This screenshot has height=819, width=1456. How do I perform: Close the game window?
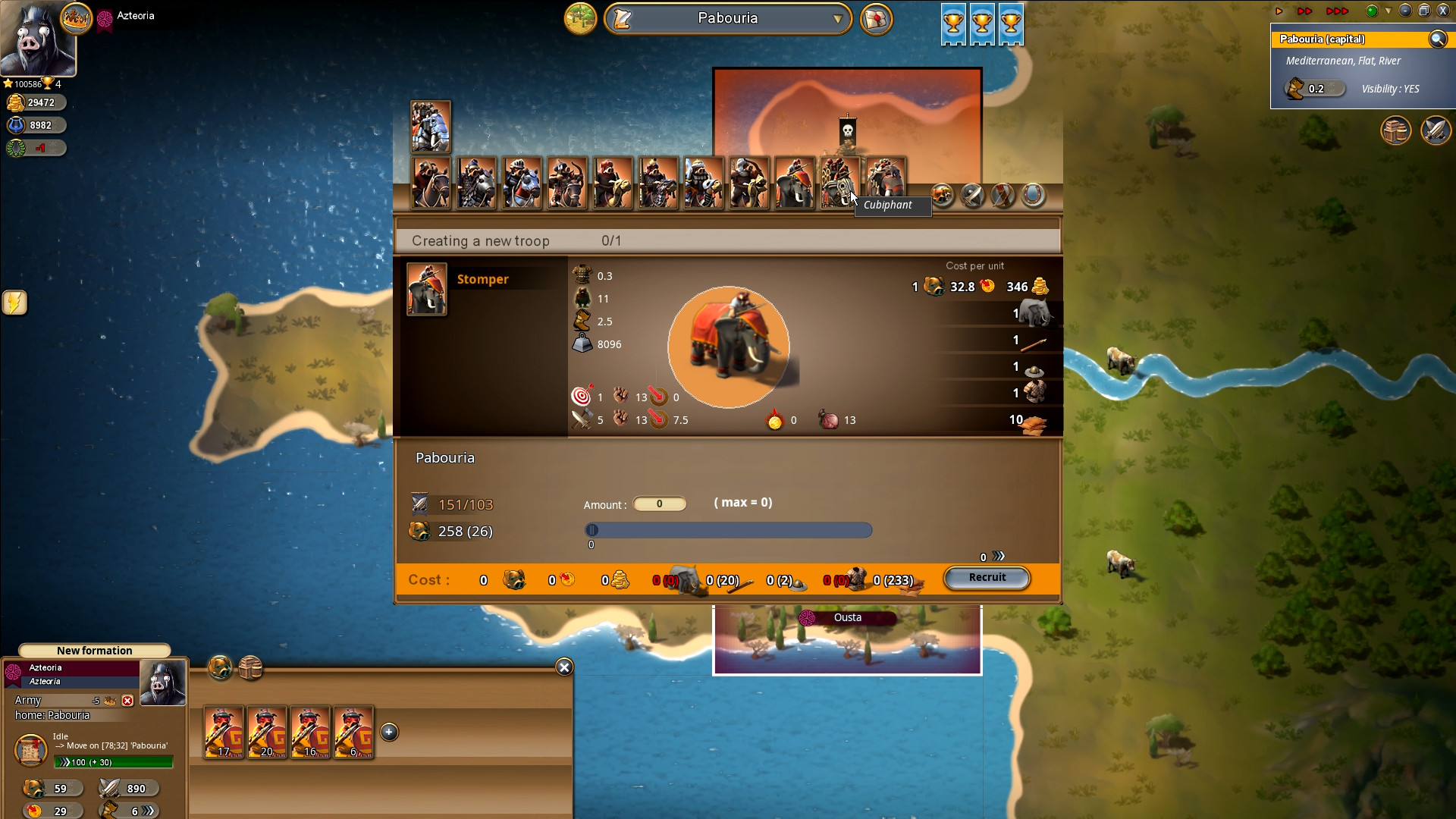1443,11
